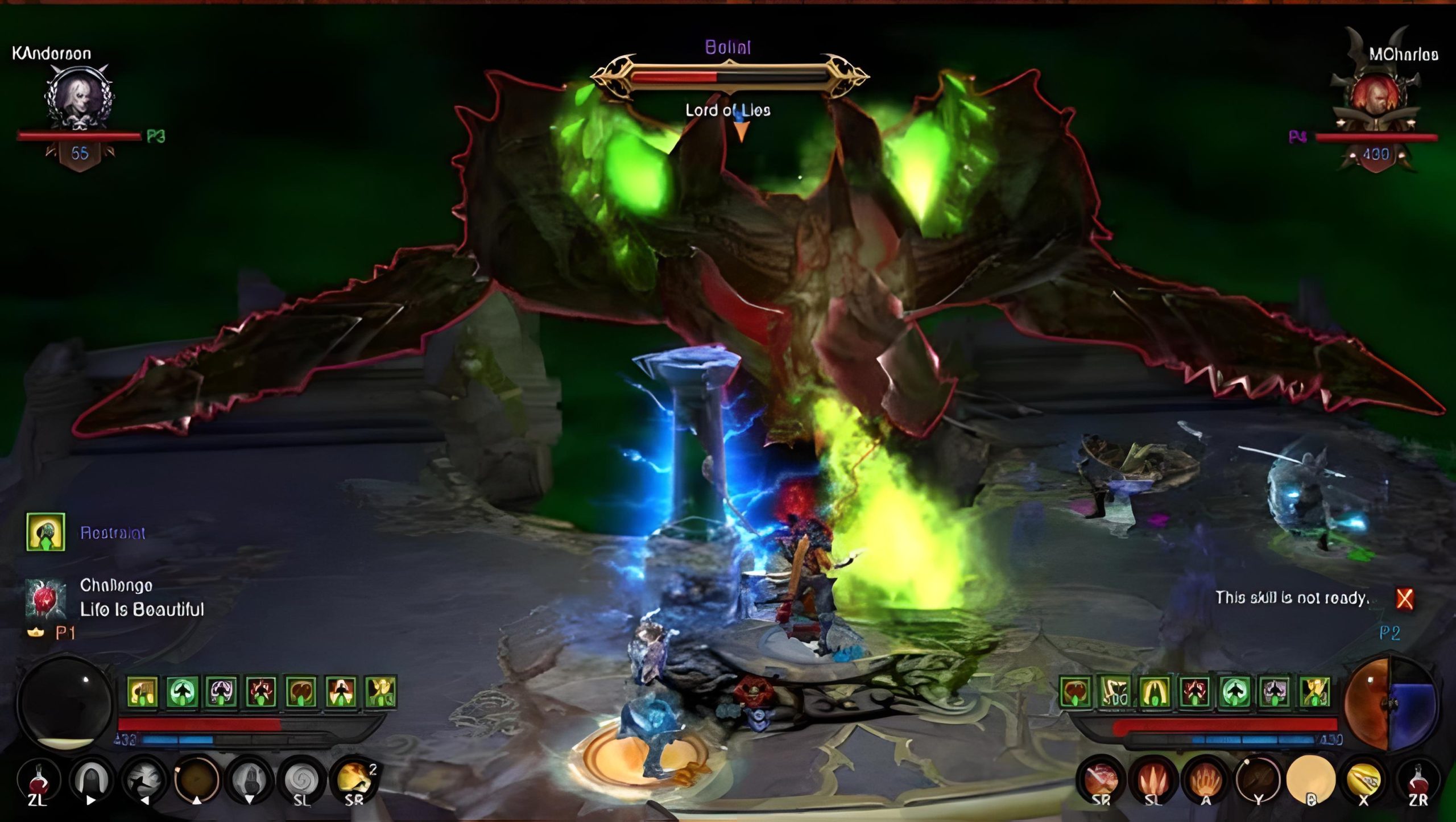Use P2's red health potion
Image resolution: width=1456 pixels, height=822 pixels.
pyautogui.click(x=1417, y=780)
